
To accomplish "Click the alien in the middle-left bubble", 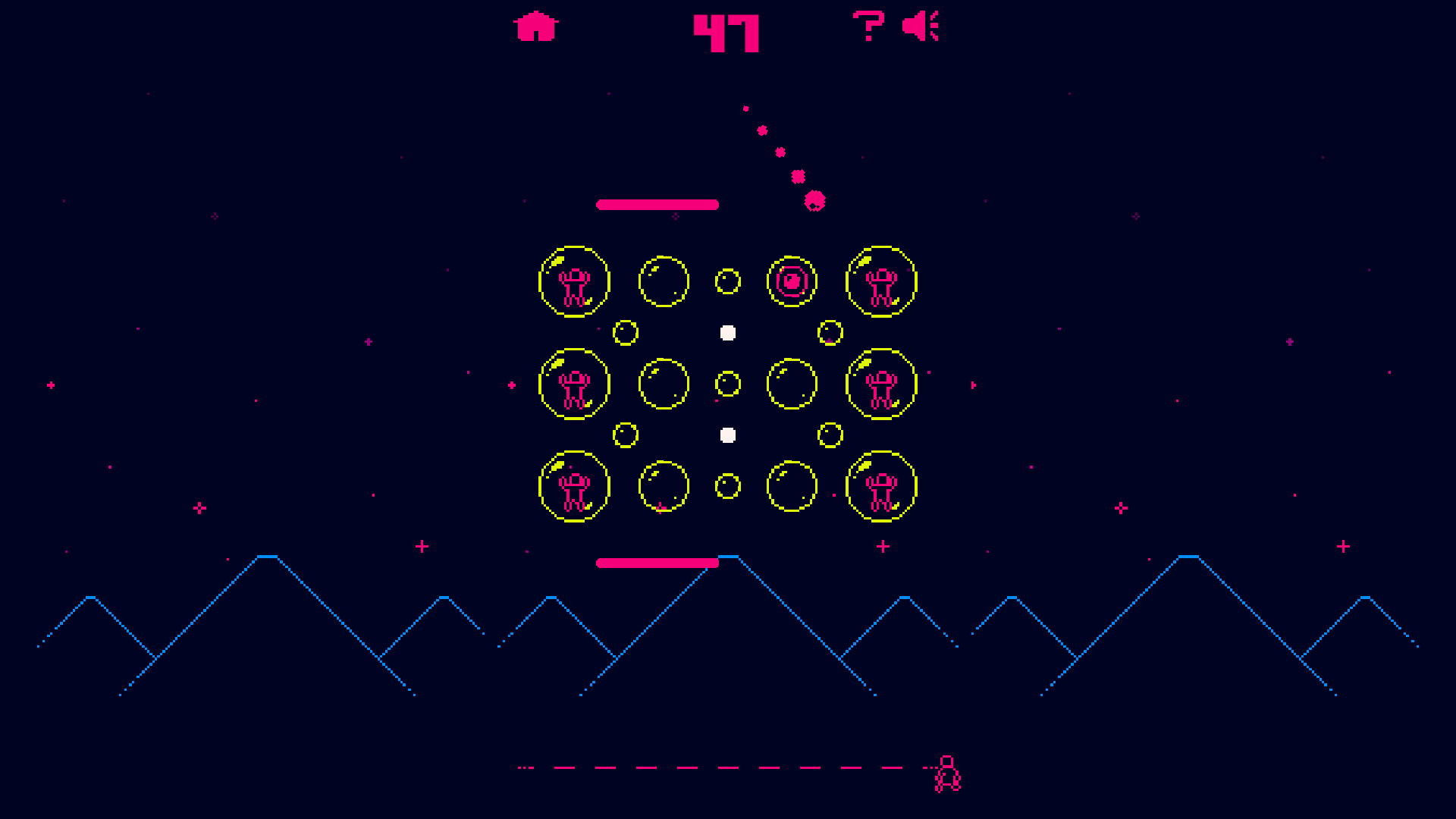I will pyautogui.click(x=573, y=385).
